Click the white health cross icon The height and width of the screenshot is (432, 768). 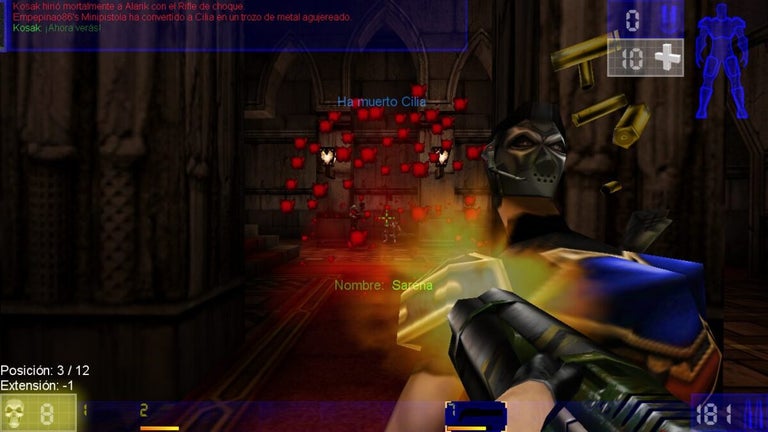click(x=666, y=57)
